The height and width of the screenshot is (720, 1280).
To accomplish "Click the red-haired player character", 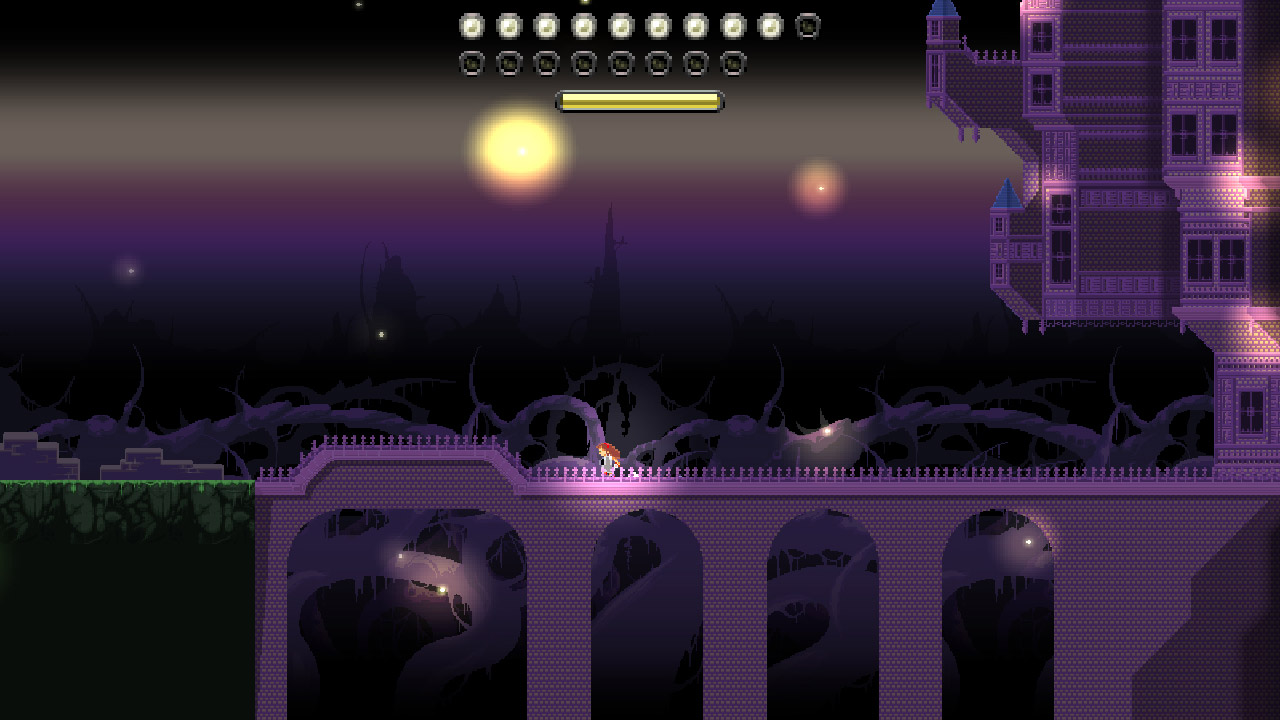I will point(608,460).
